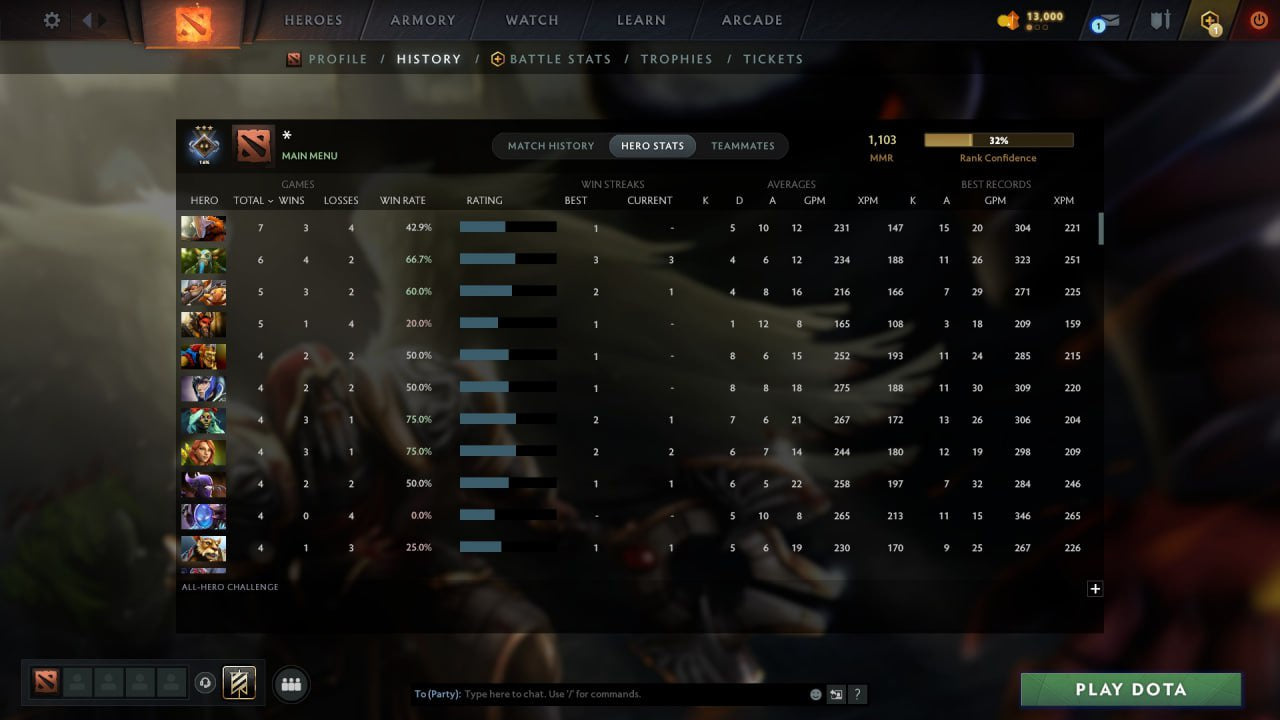
Task: Switch to the Teammates tab
Action: (x=743, y=145)
